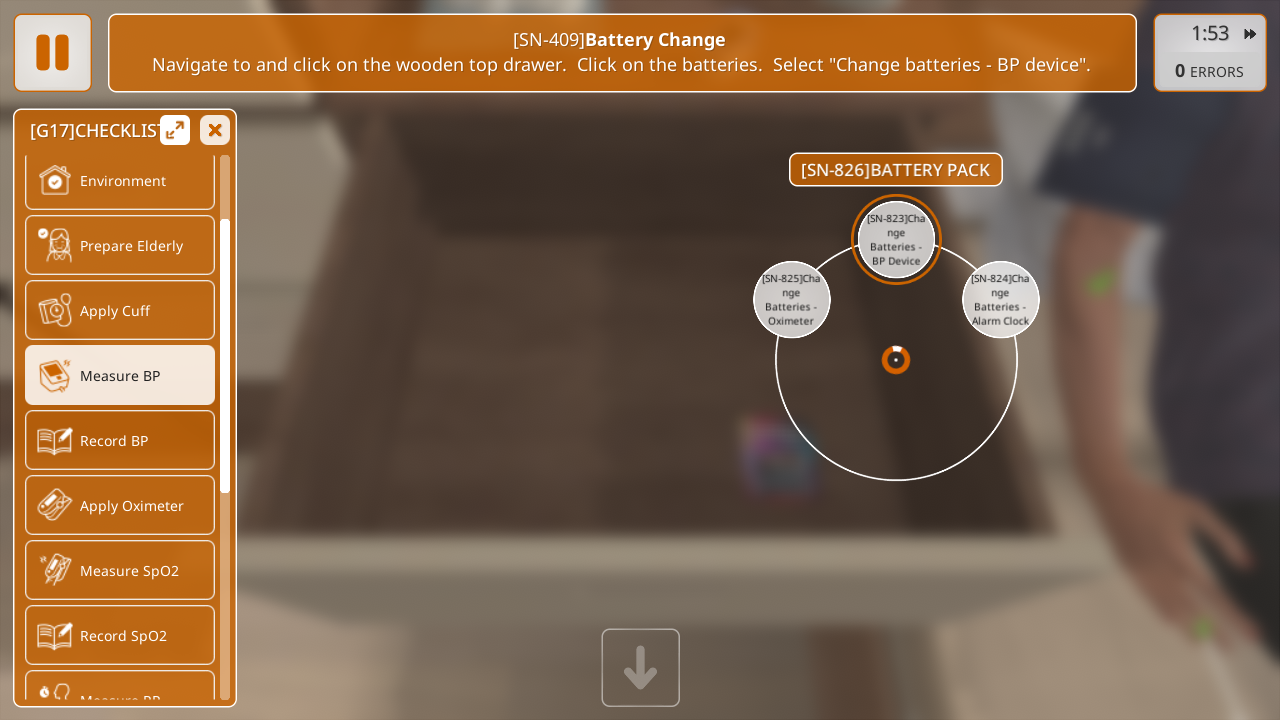The width and height of the screenshot is (1280, 720).
Task: Close the checklist panel
Action: (215, 130)
